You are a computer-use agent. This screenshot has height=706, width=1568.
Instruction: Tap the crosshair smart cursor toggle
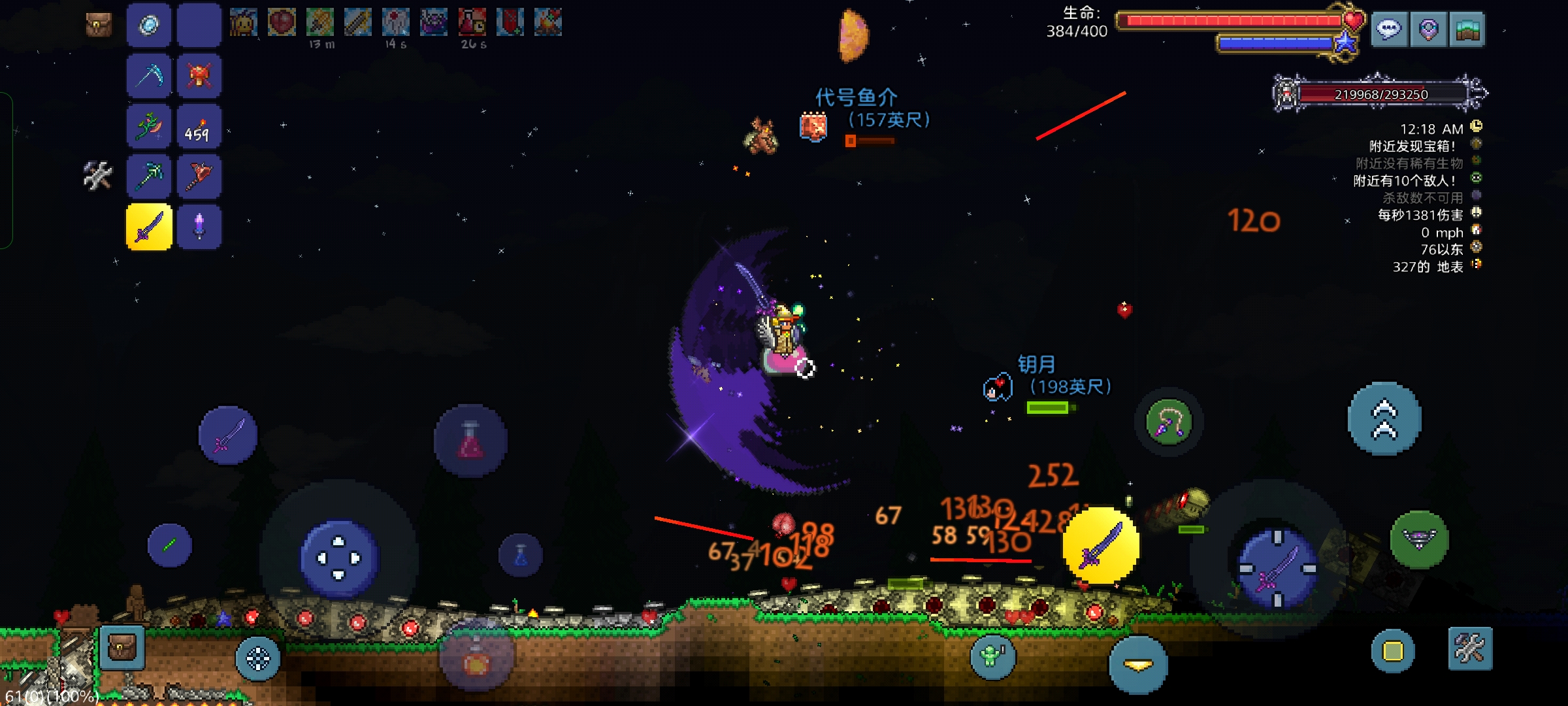coord(258,658)
